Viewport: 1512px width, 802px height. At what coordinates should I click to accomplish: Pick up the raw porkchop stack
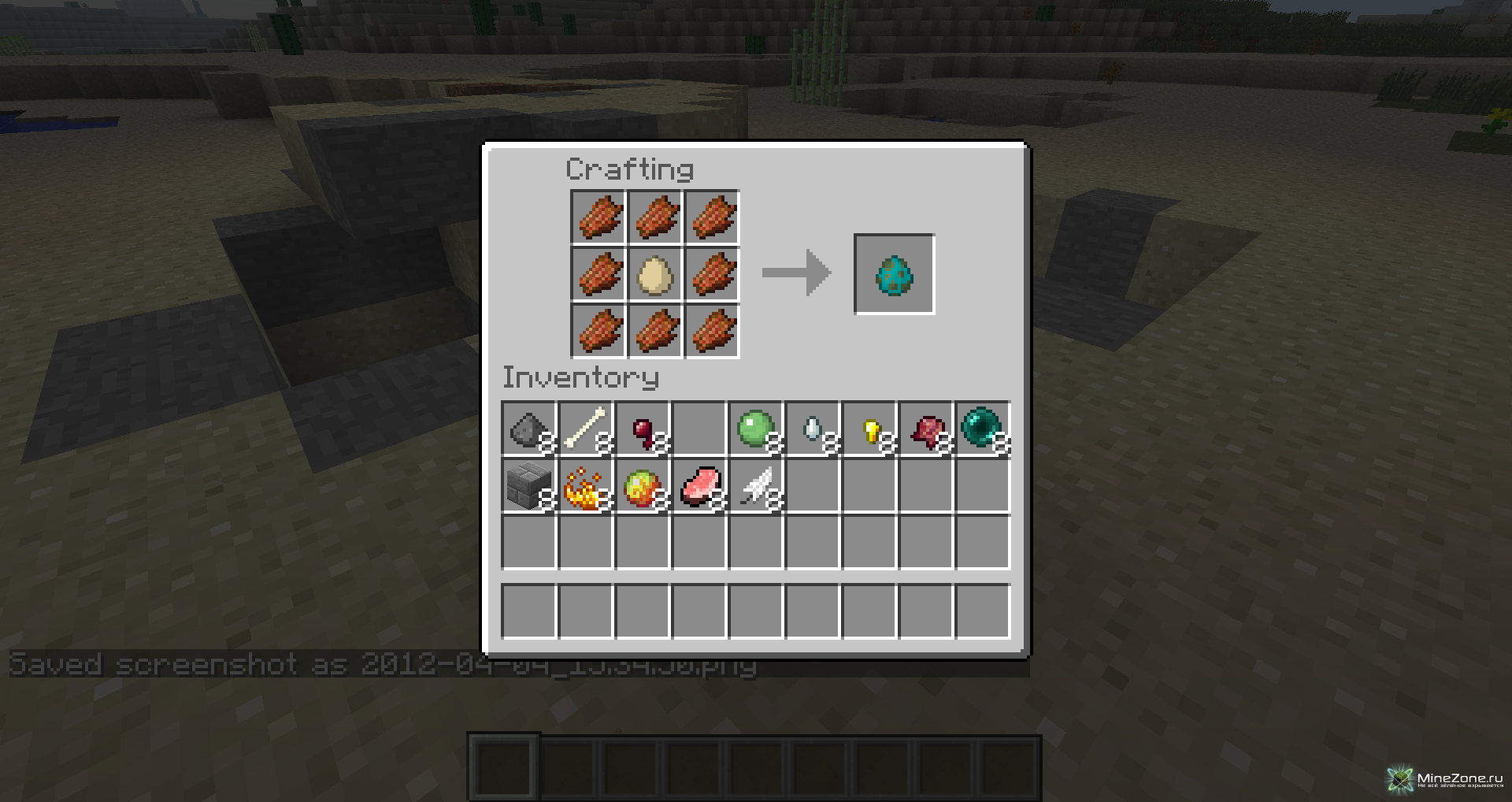699,486
